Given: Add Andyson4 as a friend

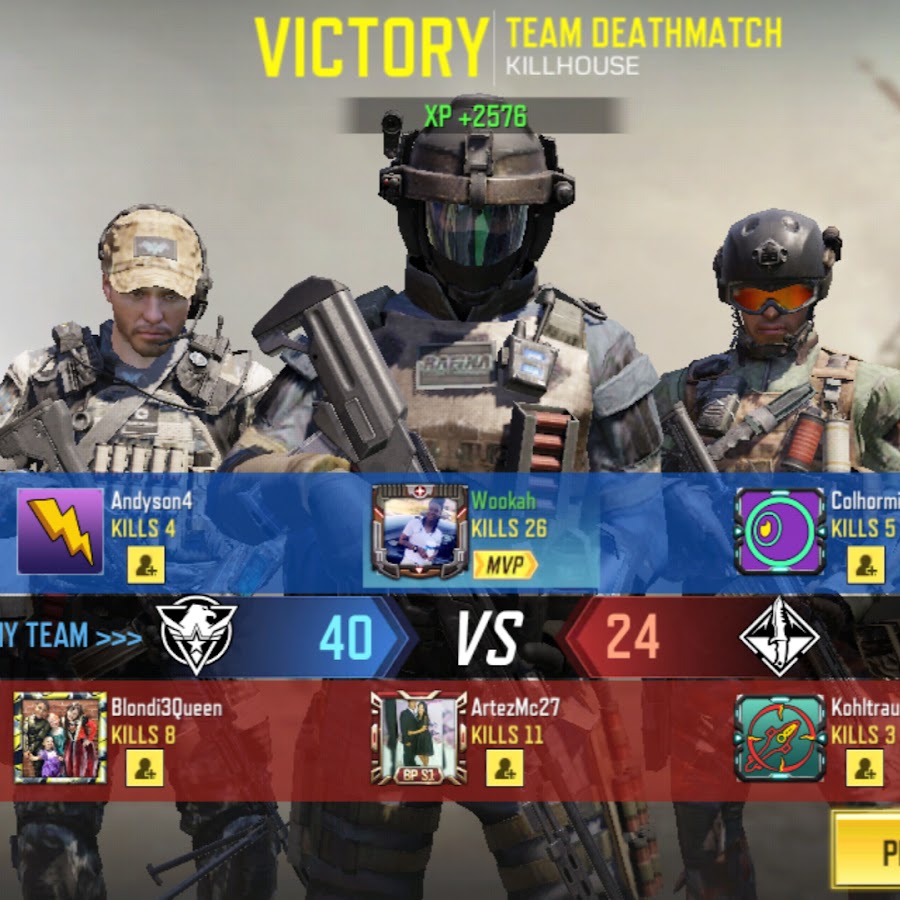Looking at the screenshot, I should tap(146, 566).
